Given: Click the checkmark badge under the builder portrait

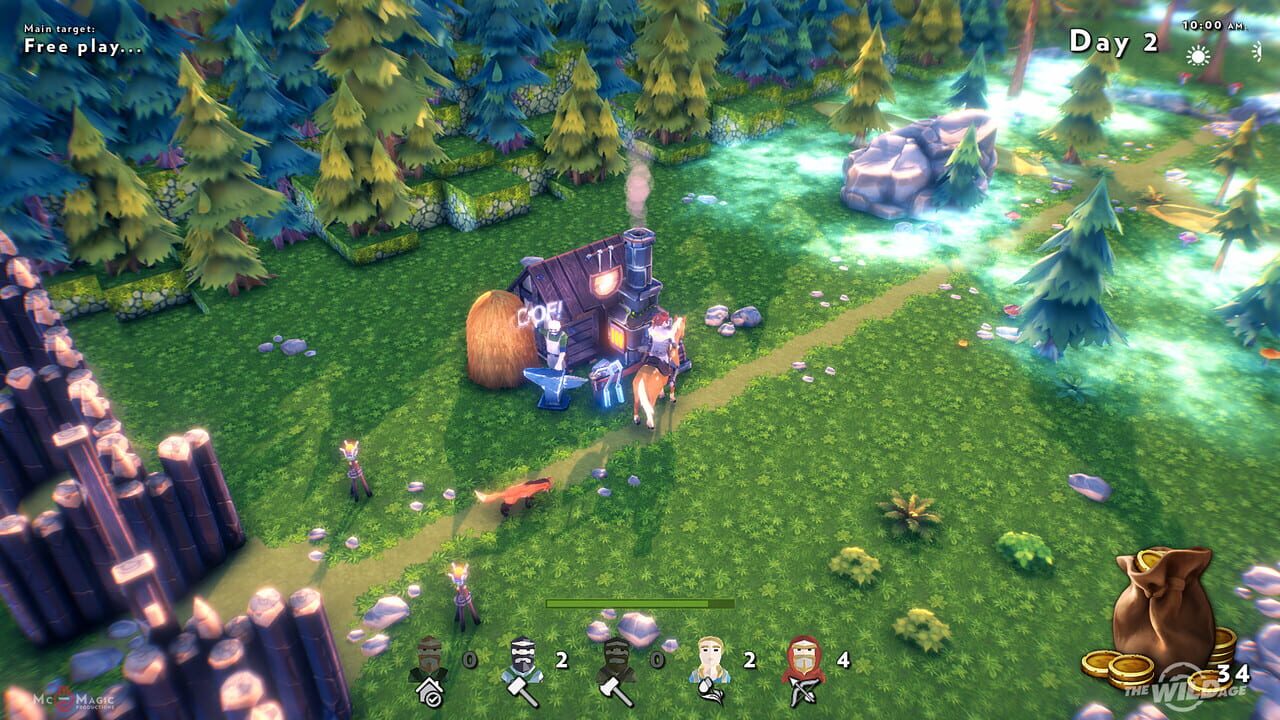Looking at the screenshot, I should point(432,698).
